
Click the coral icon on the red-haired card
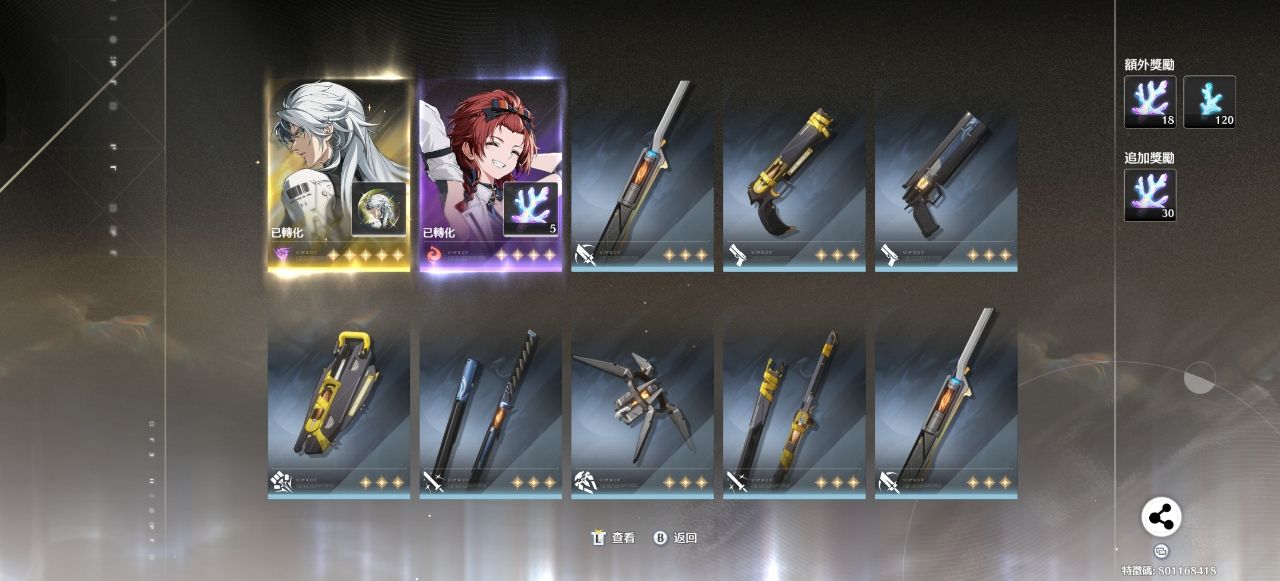click(529, 208)
